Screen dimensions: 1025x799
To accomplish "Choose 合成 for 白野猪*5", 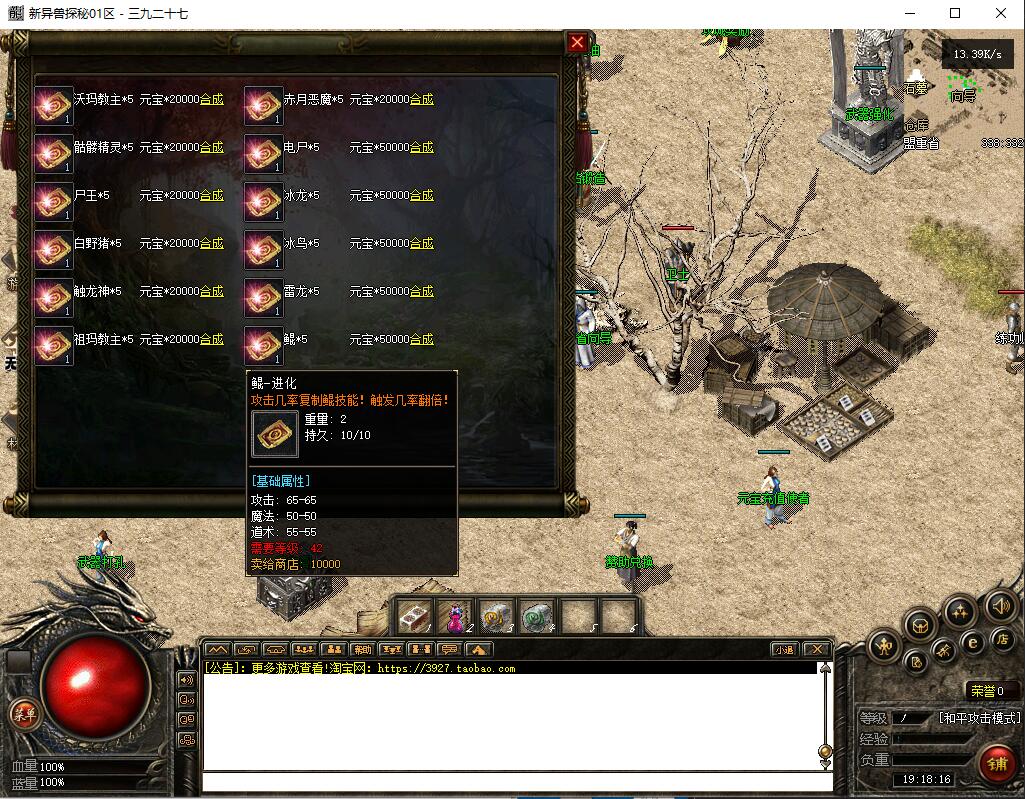I will click(211, 244).
